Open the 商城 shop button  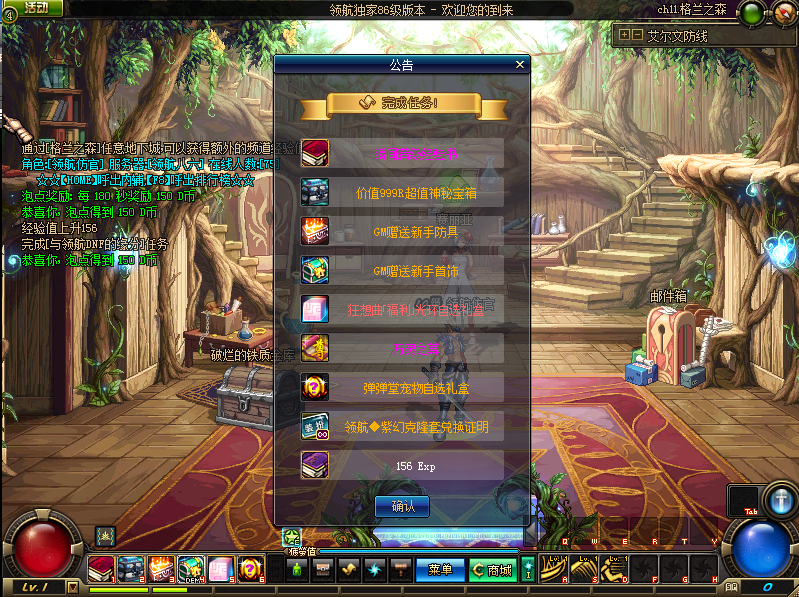(494, 570)
